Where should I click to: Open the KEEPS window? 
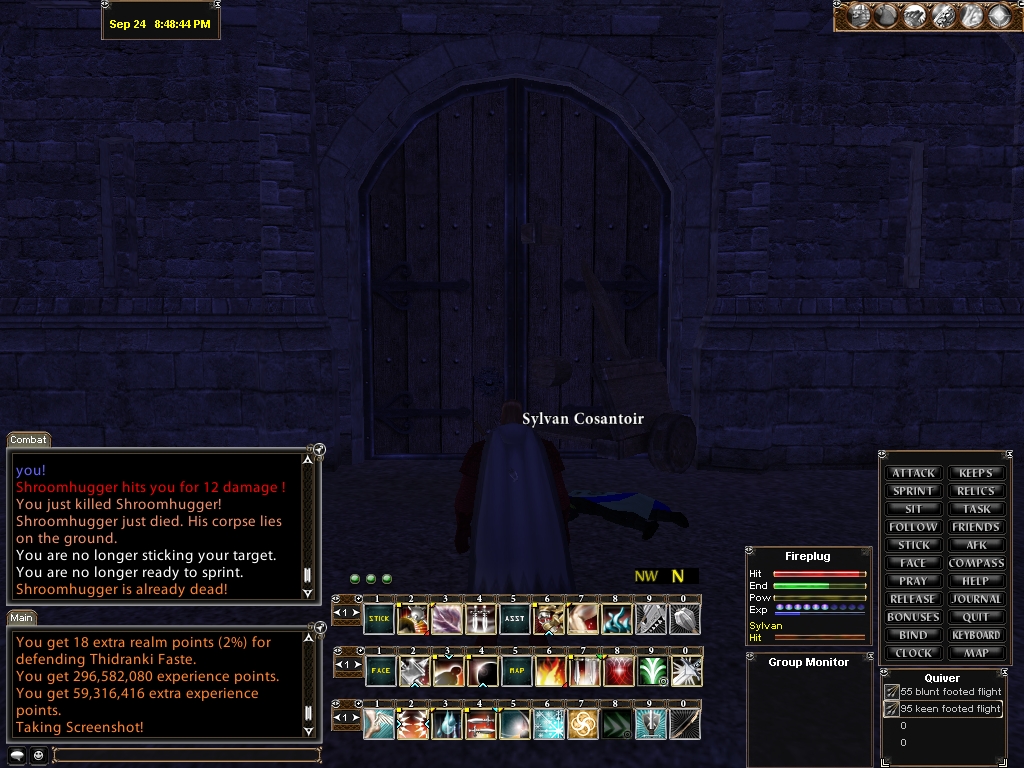[x=976, y=473]
